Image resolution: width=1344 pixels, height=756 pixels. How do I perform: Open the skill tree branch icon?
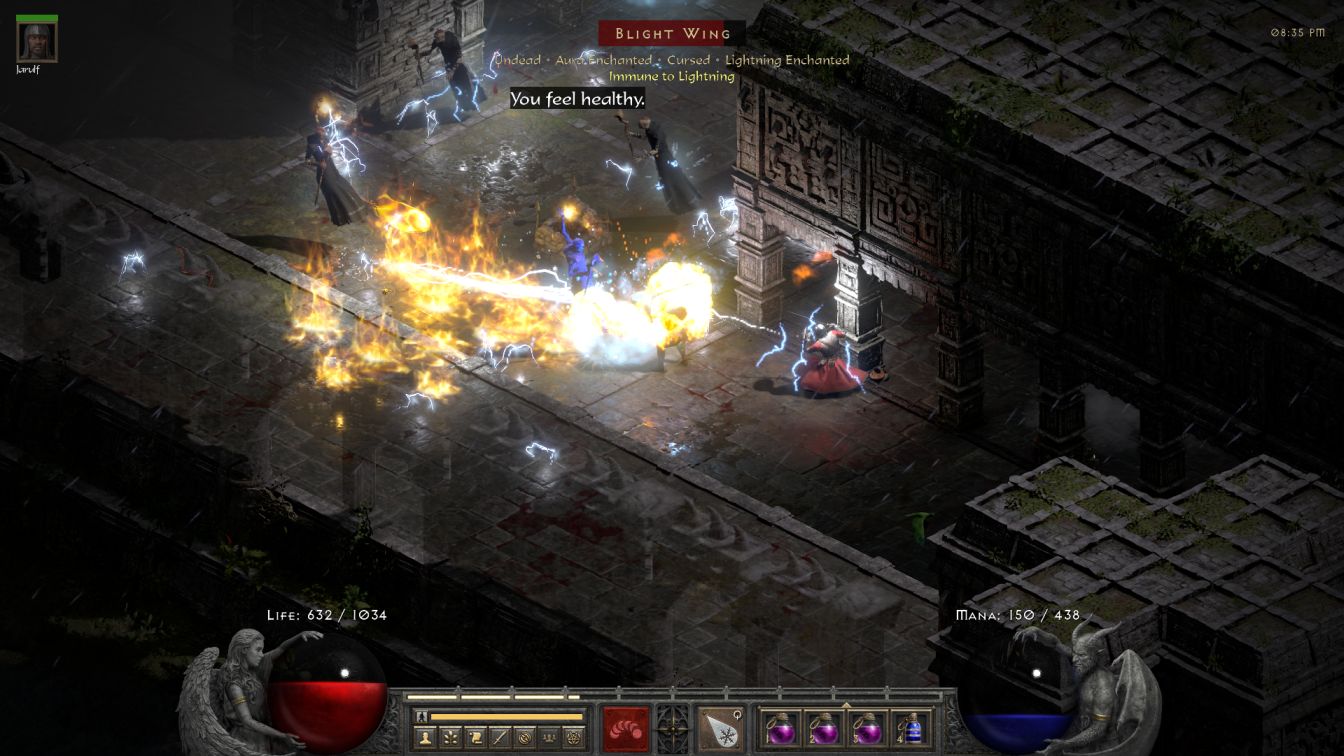coord(452,739)
